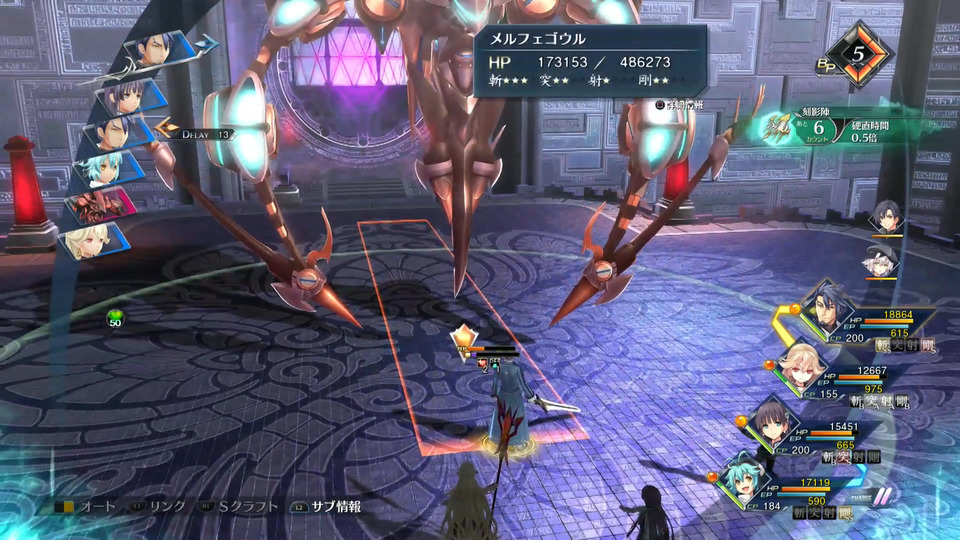The height and width of the screenshot is (540, 960).
Task: Toggle オート auto battle
Action: point(88,507)
